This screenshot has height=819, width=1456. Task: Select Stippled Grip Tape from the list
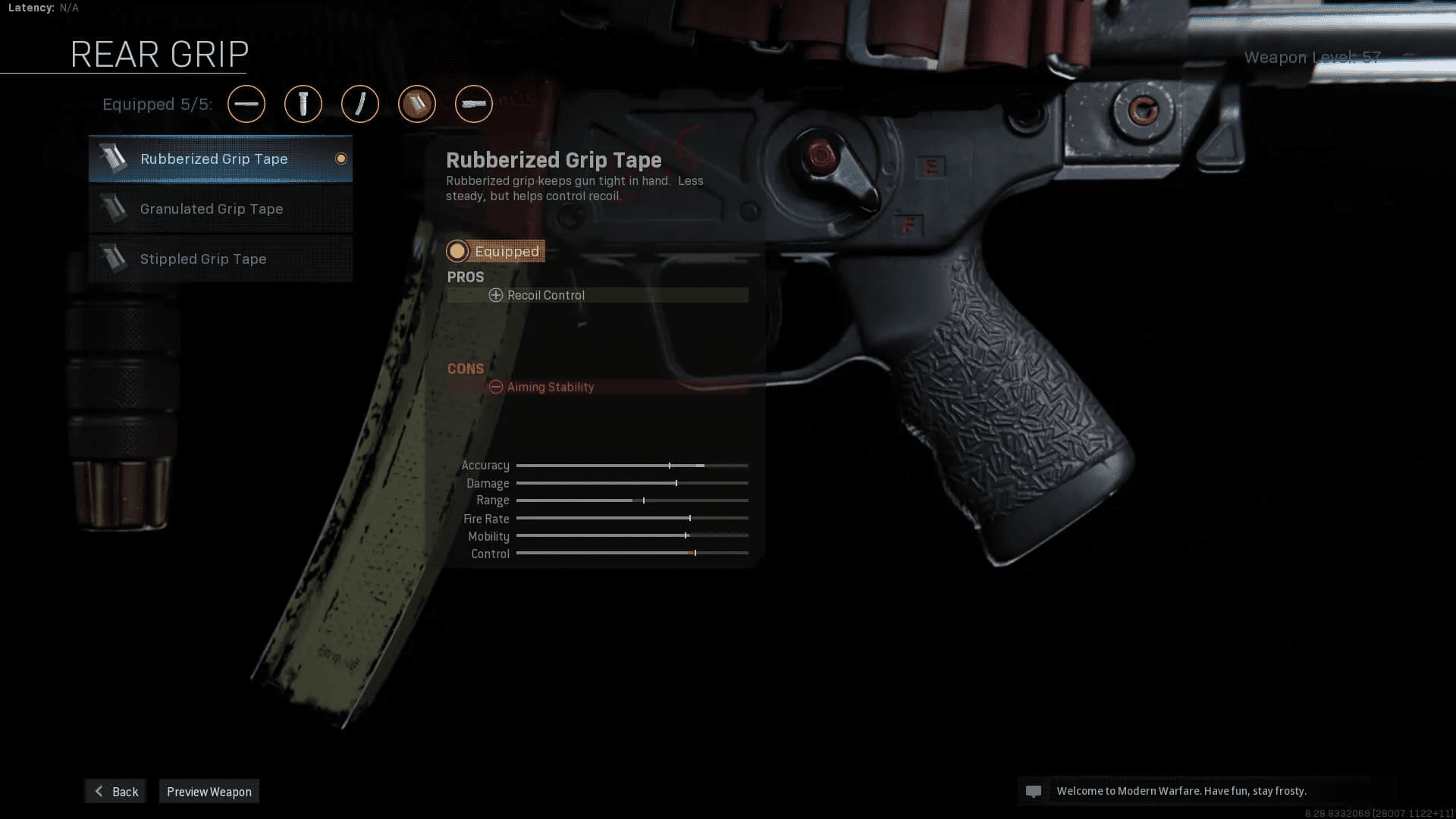tap(220, 259)
